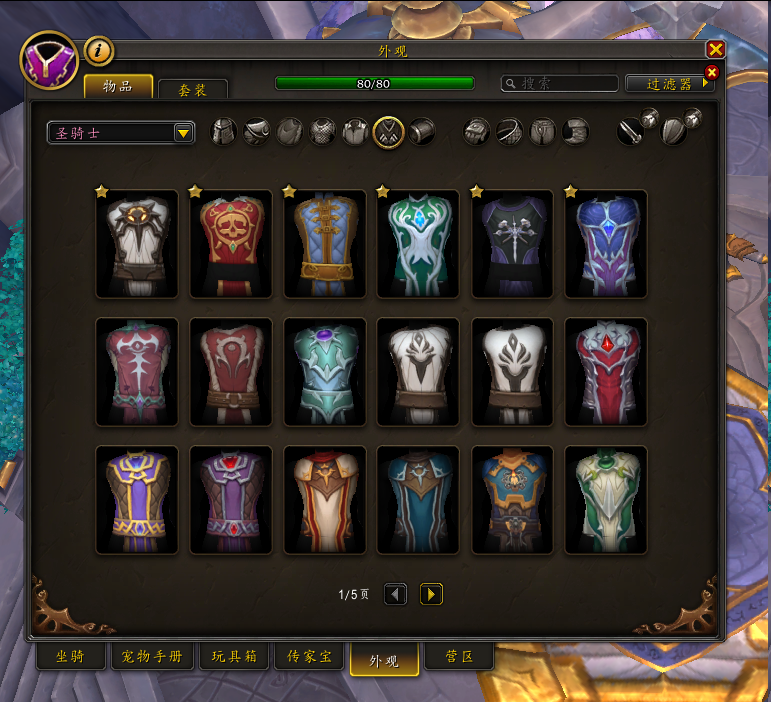The image size is (771, 702).
Task: Choose the sword weapon slot icon
Action: click(629, 132)
